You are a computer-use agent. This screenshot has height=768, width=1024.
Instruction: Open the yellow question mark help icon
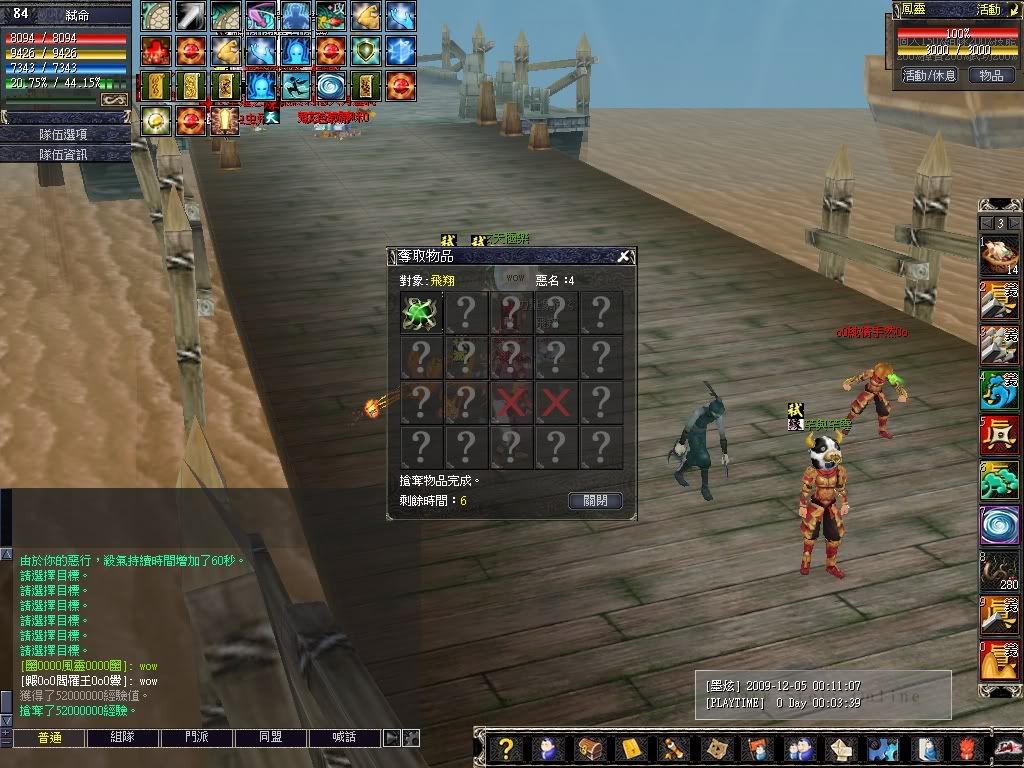pos(507,748)
